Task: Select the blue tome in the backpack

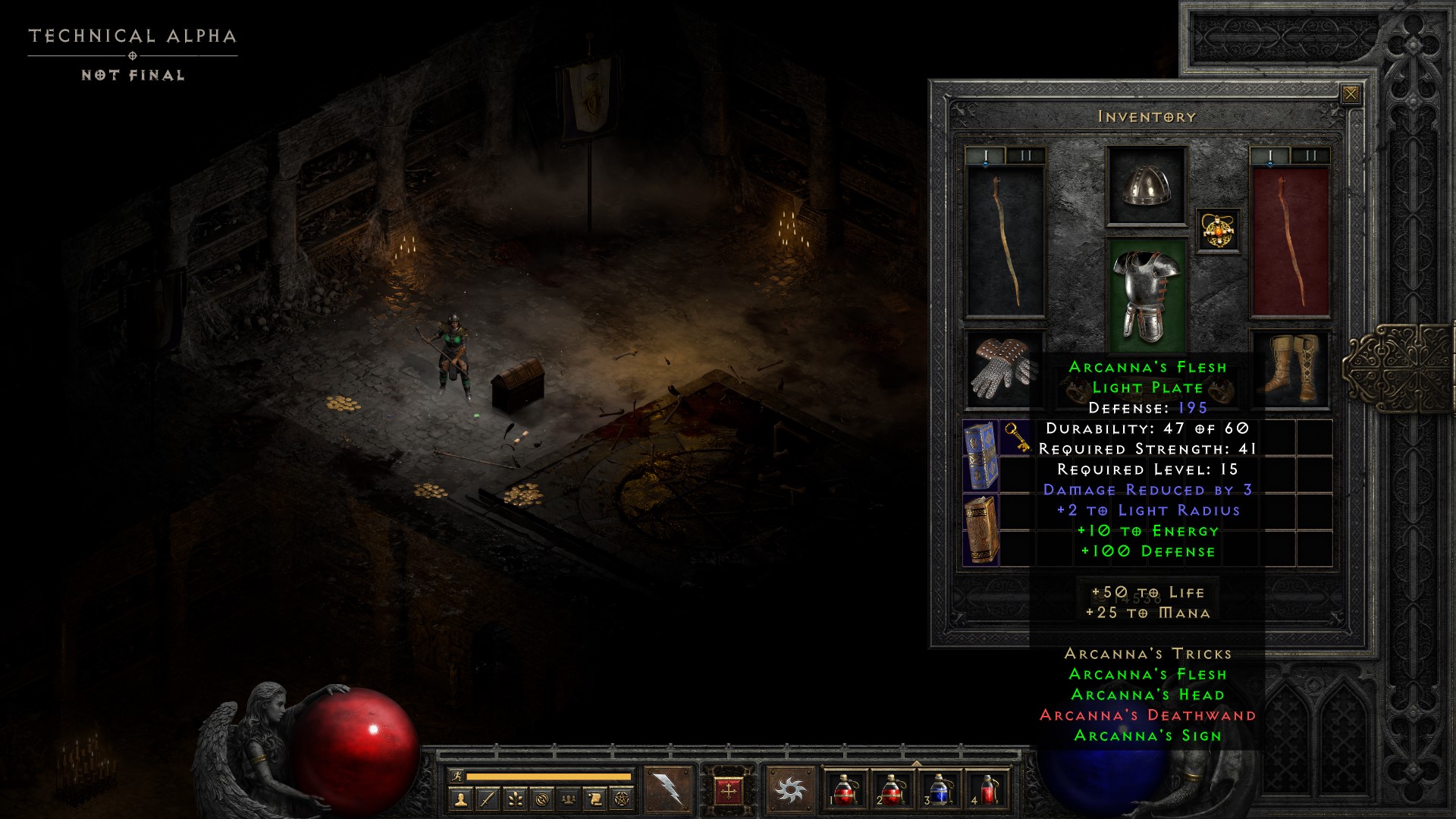Action: pyautogui.click(x=981, y=456)
